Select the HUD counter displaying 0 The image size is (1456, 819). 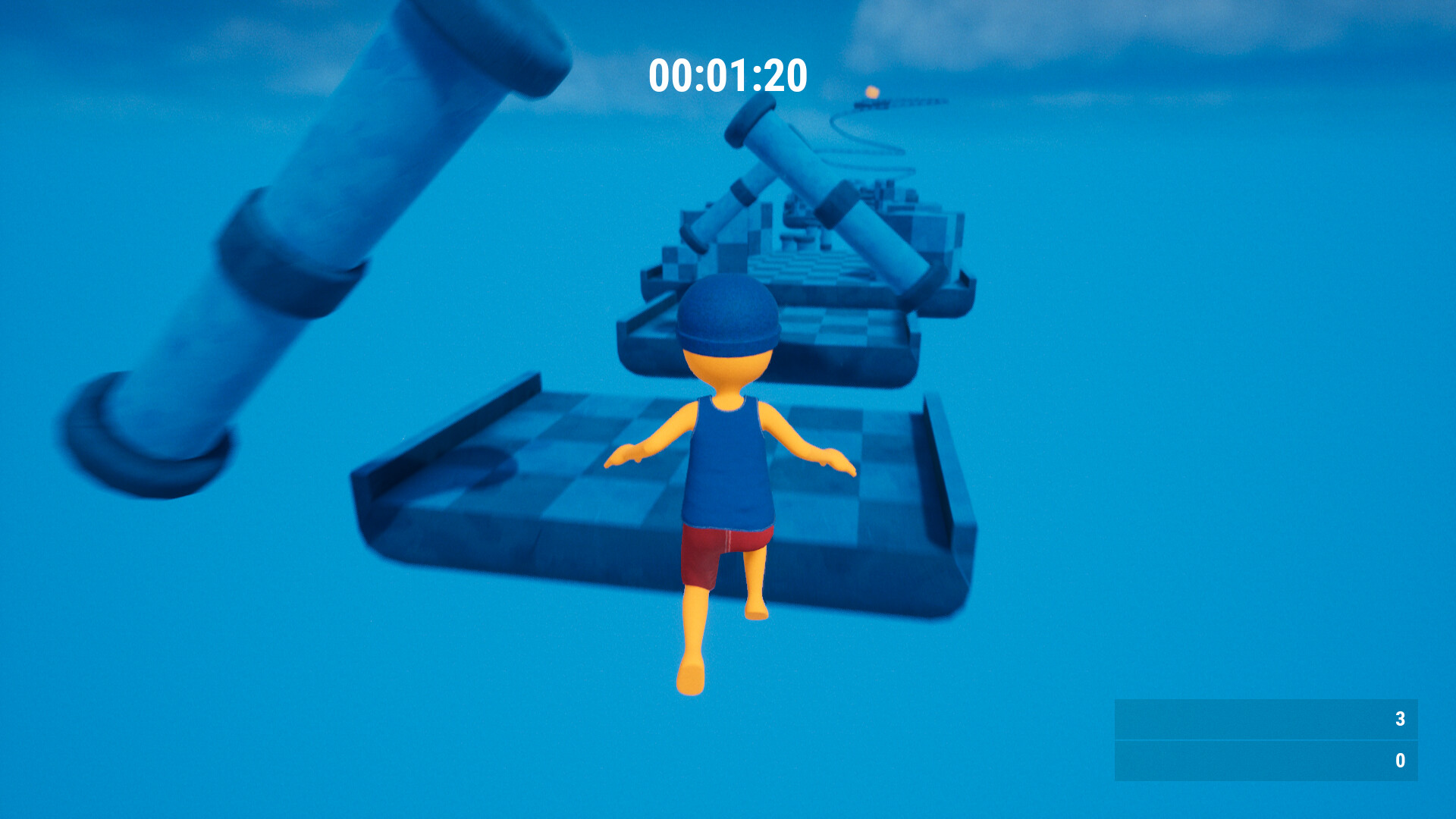[1401, 758]
